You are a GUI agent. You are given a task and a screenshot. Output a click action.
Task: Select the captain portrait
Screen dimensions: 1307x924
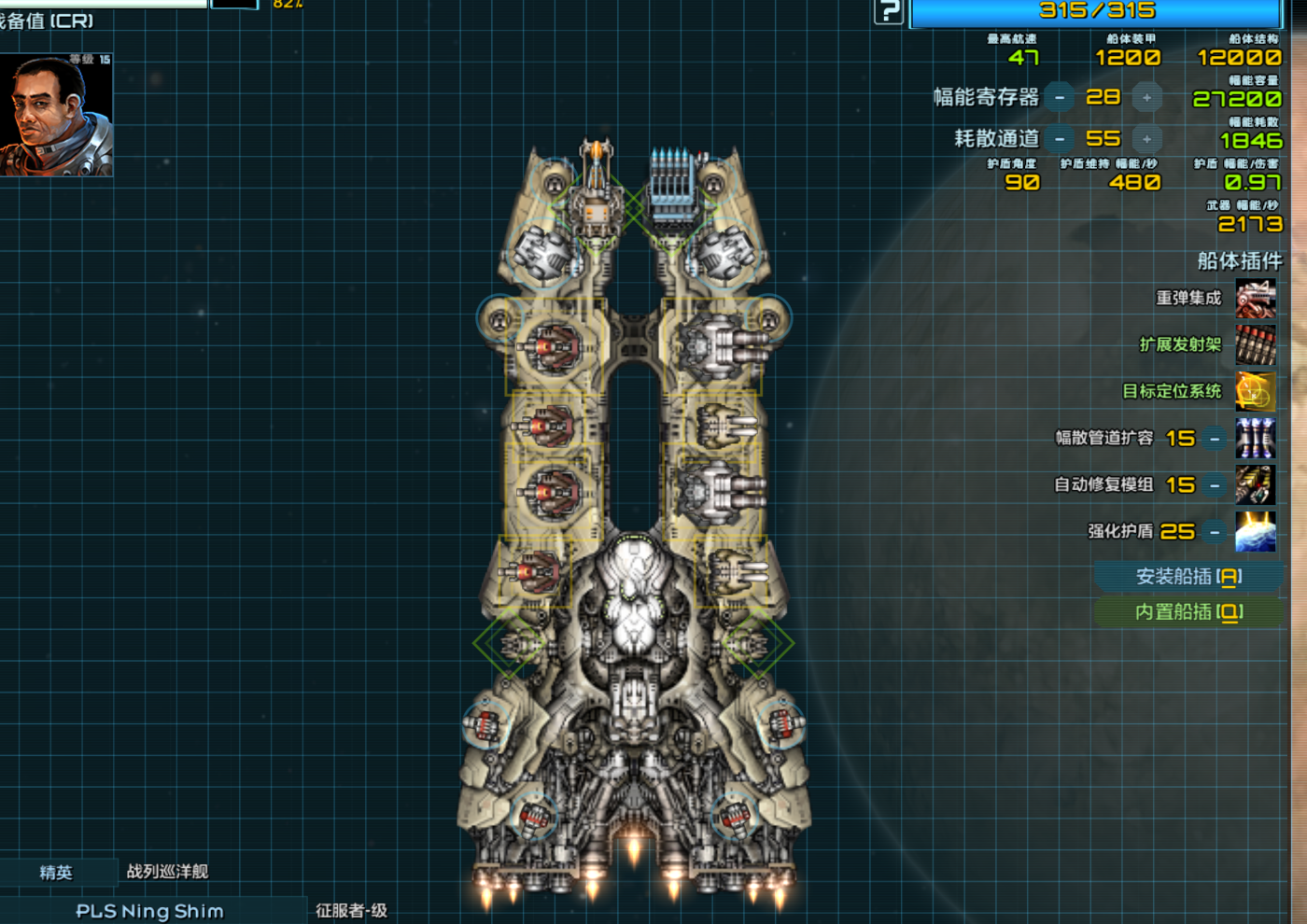[x=56, y=115]
